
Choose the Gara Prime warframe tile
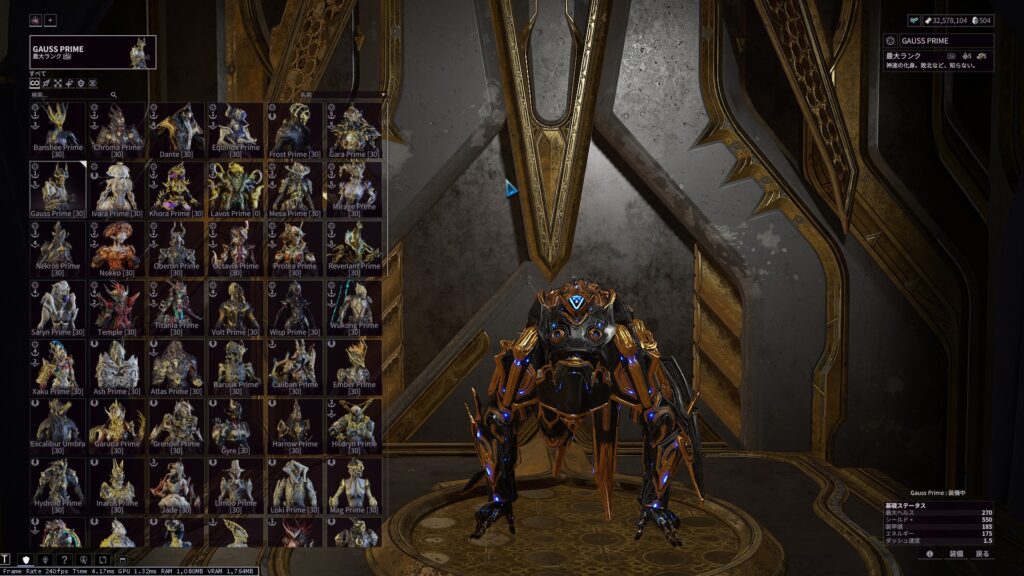354,129
